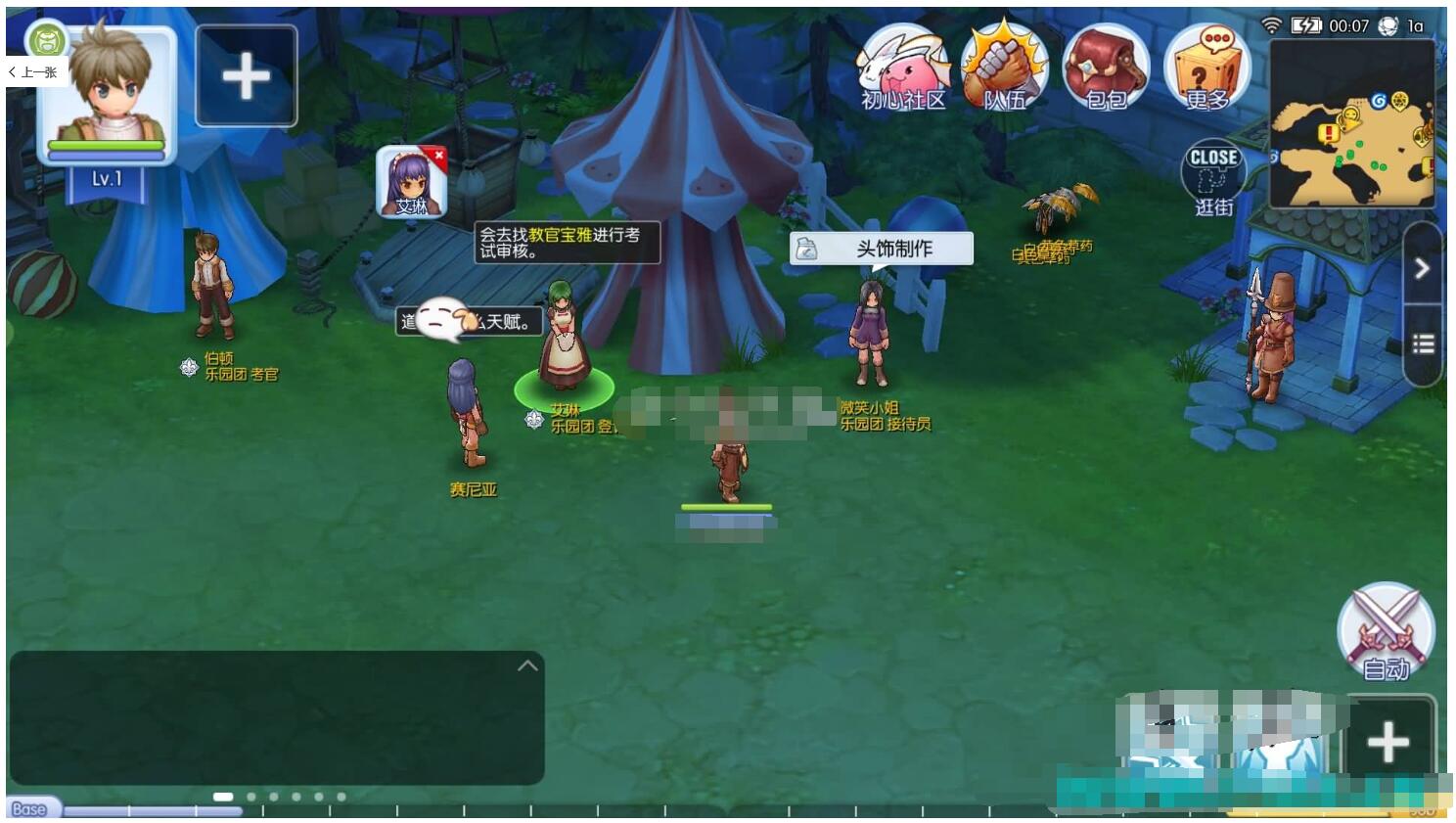Open the minimap
The image size is (1456, 823).
(x=1352, y=124)
